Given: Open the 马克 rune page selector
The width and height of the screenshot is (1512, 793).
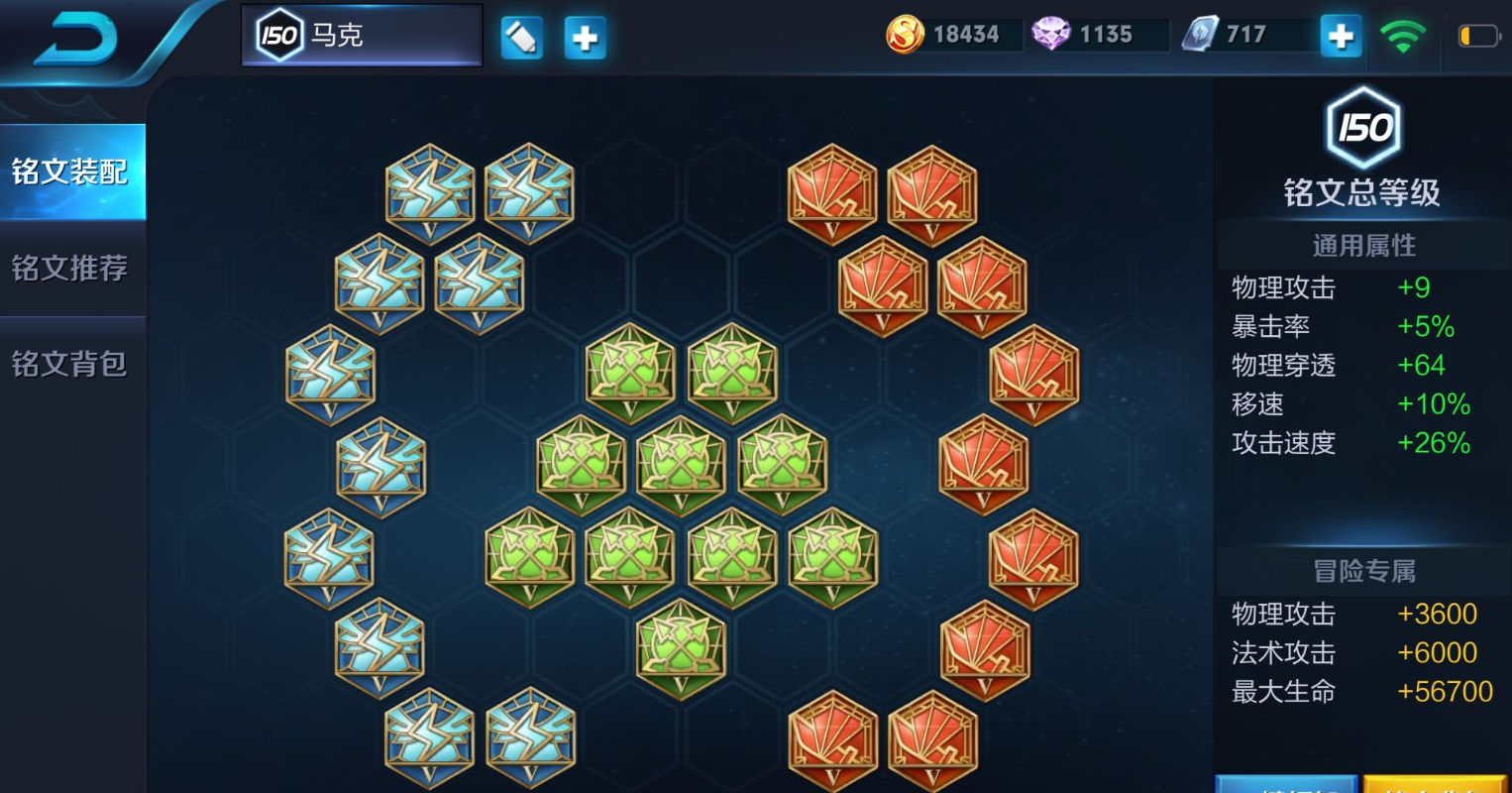Looking at the screenshot, I should [x=362, y=36].
